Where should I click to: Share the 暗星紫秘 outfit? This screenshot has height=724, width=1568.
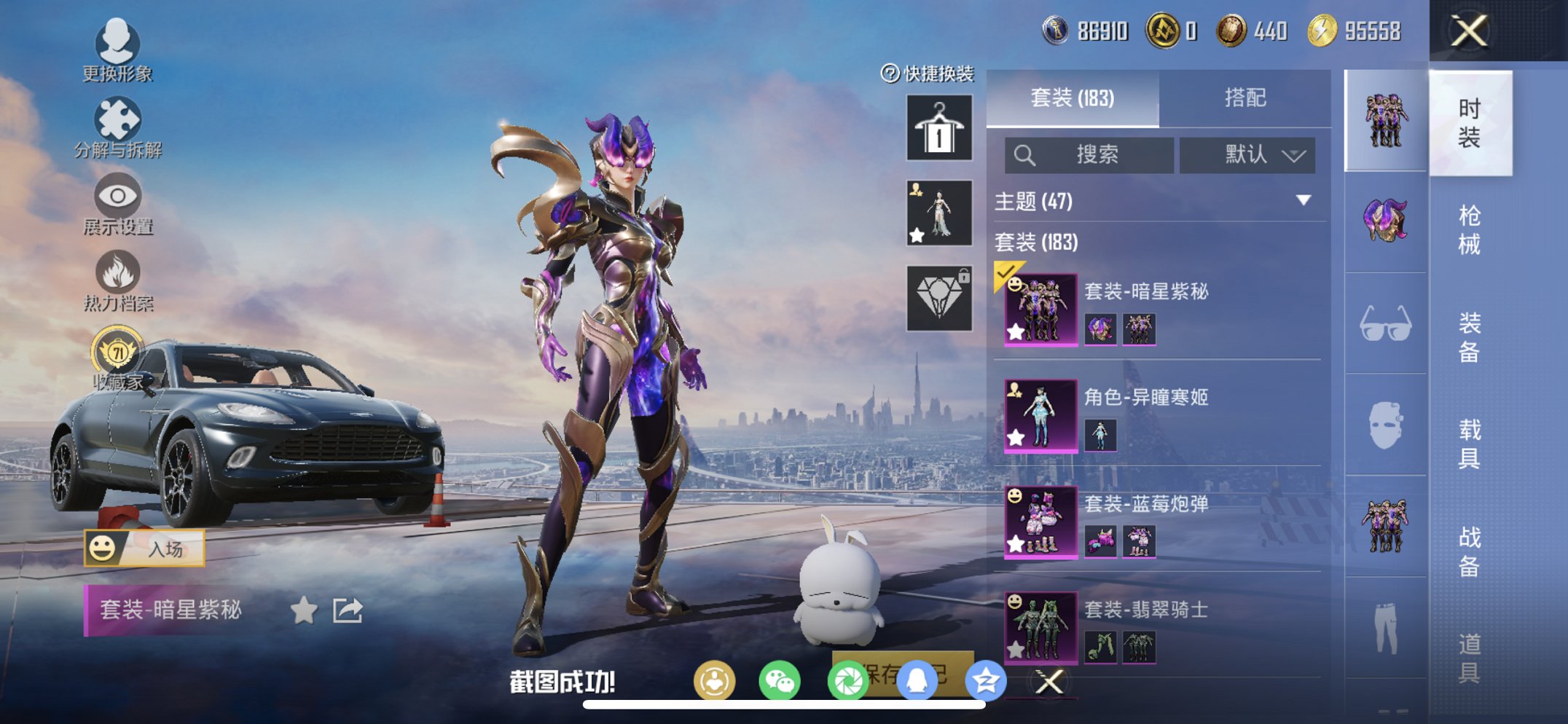348,610
